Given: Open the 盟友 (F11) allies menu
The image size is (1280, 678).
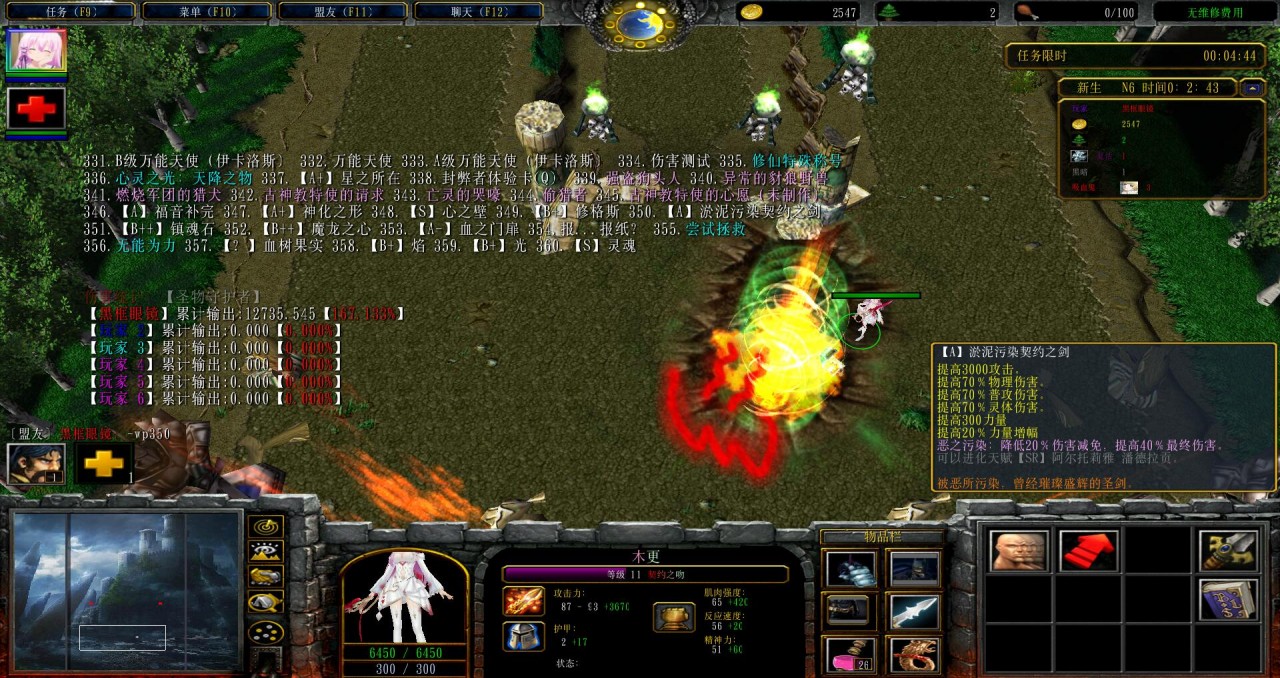Looking at the screenshot, I should pyautogui.click(x=342, y=11).
